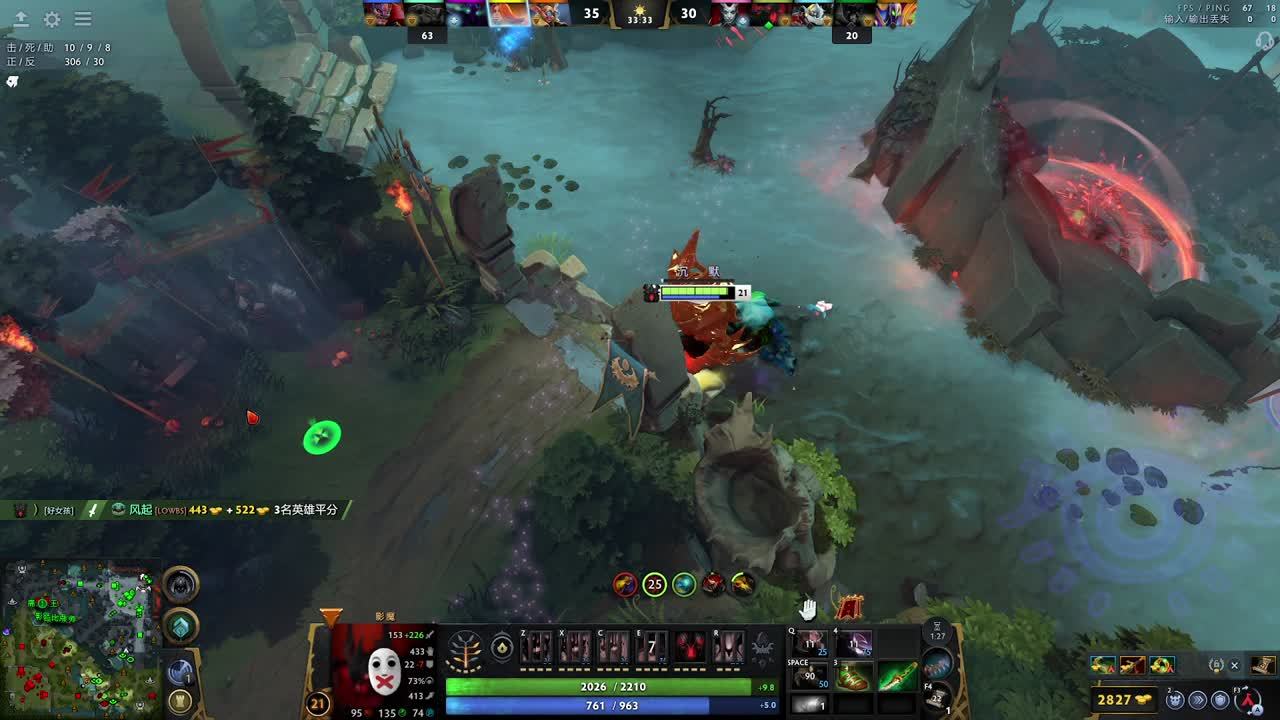Image resolution: width=1280 pixels, height=720 pixels.
Task: Activate courier speed burst
Action: (1197, 700)
